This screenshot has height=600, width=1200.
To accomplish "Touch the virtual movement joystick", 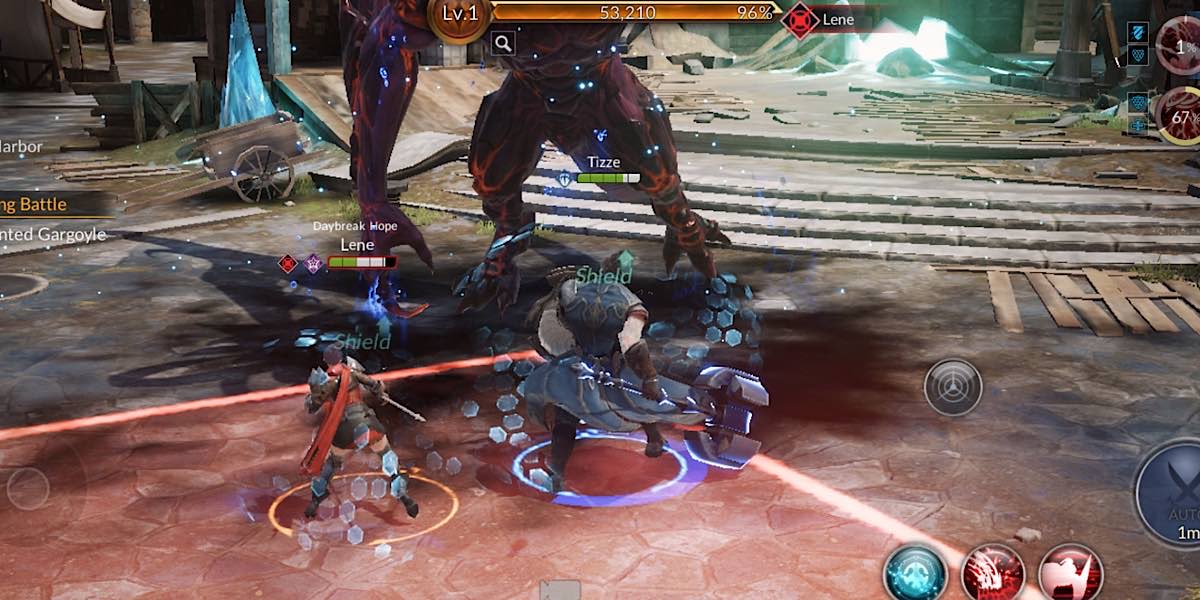I will [x=28, y=488].
